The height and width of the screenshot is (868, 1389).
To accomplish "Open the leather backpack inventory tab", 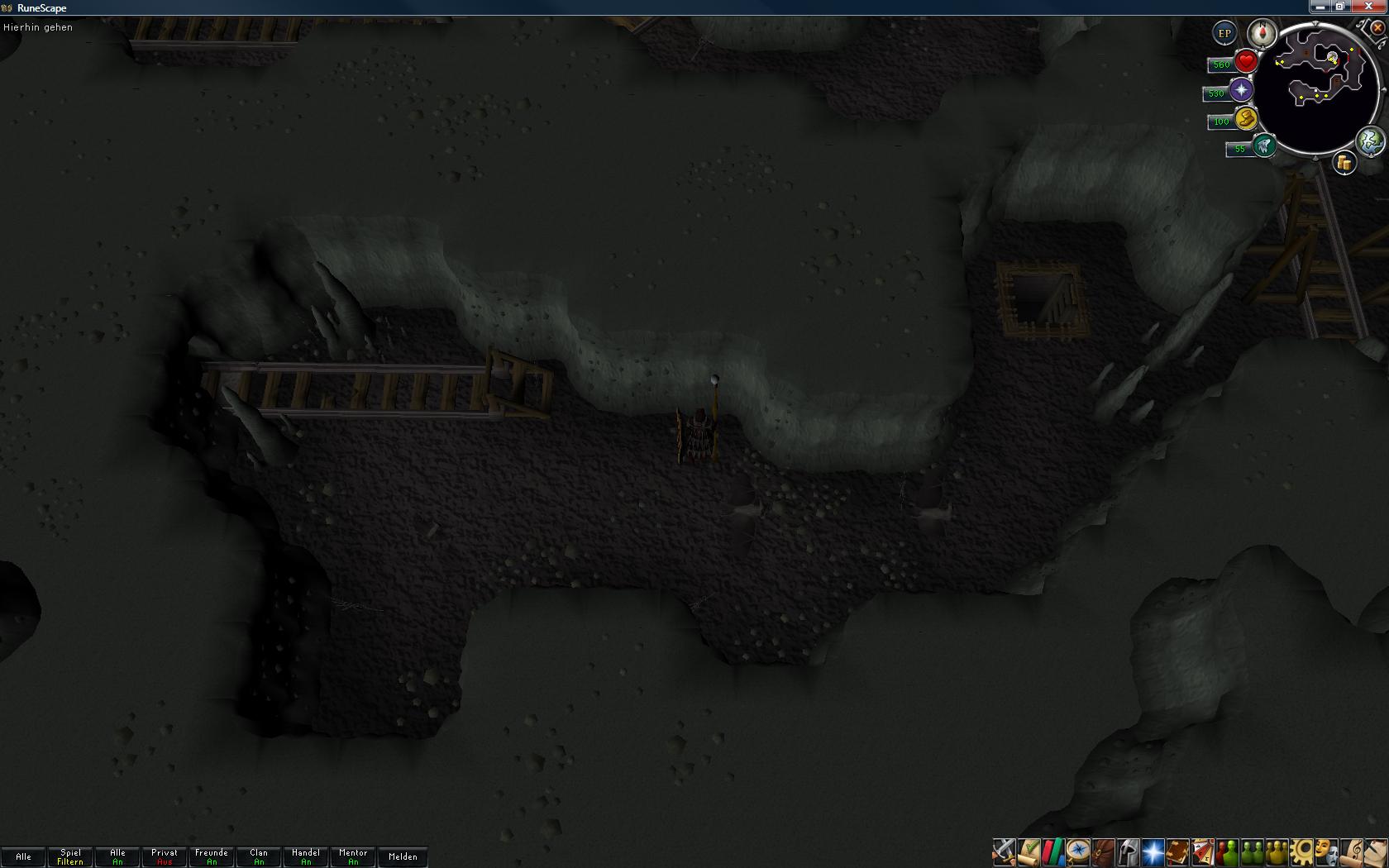I will click(x=1103, y=851).
